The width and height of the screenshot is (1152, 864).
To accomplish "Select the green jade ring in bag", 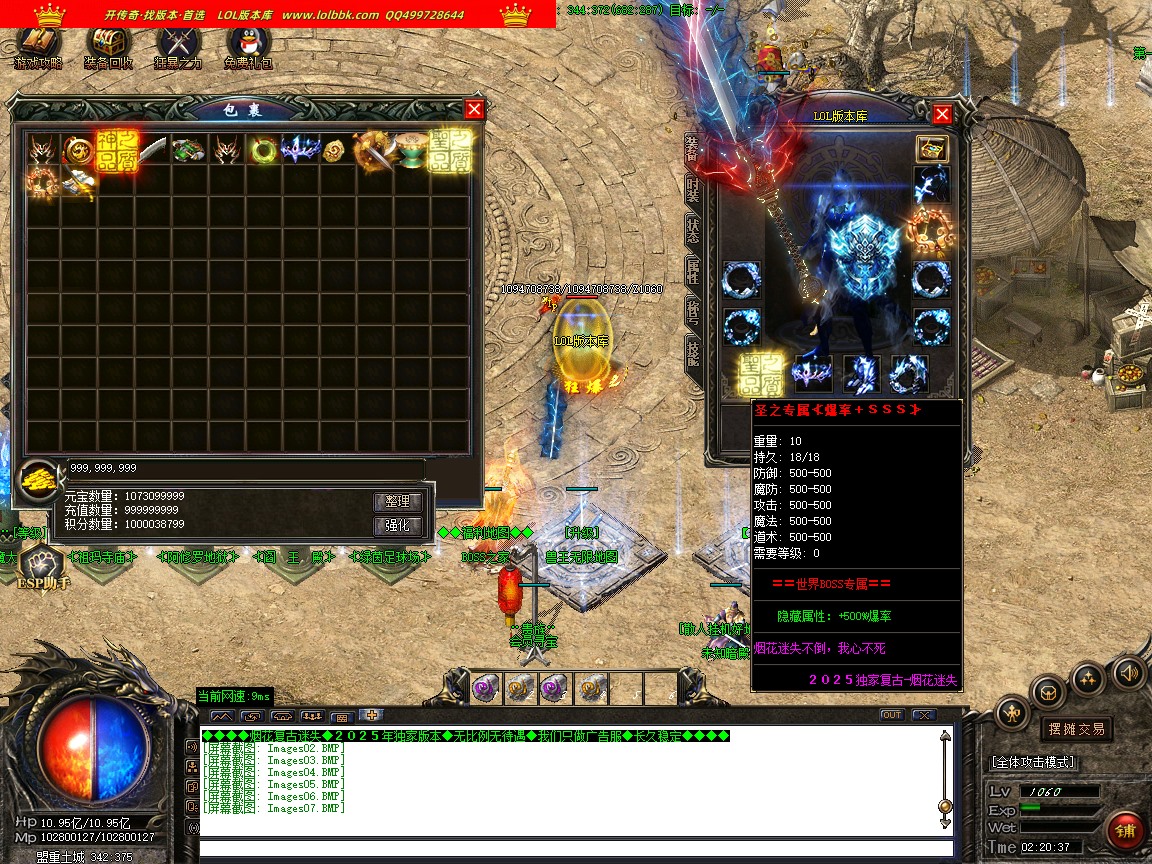I will (x=264, y=150).
